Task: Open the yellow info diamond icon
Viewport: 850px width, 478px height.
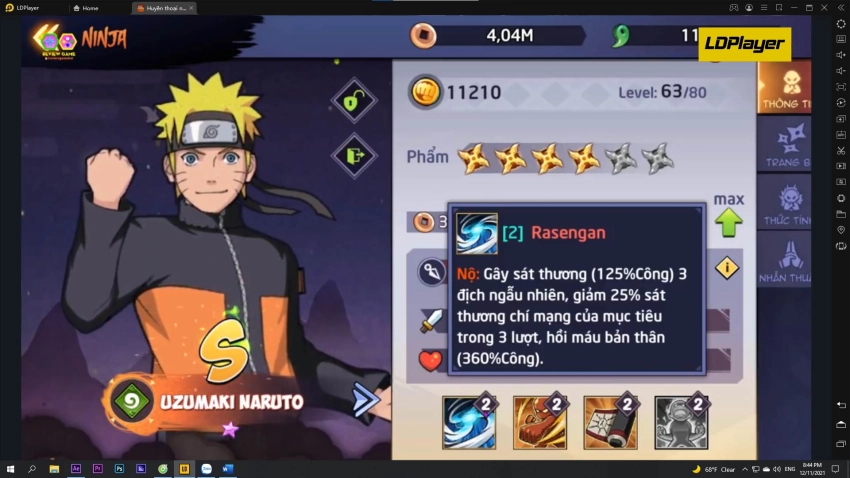Action: coord(727,268)
